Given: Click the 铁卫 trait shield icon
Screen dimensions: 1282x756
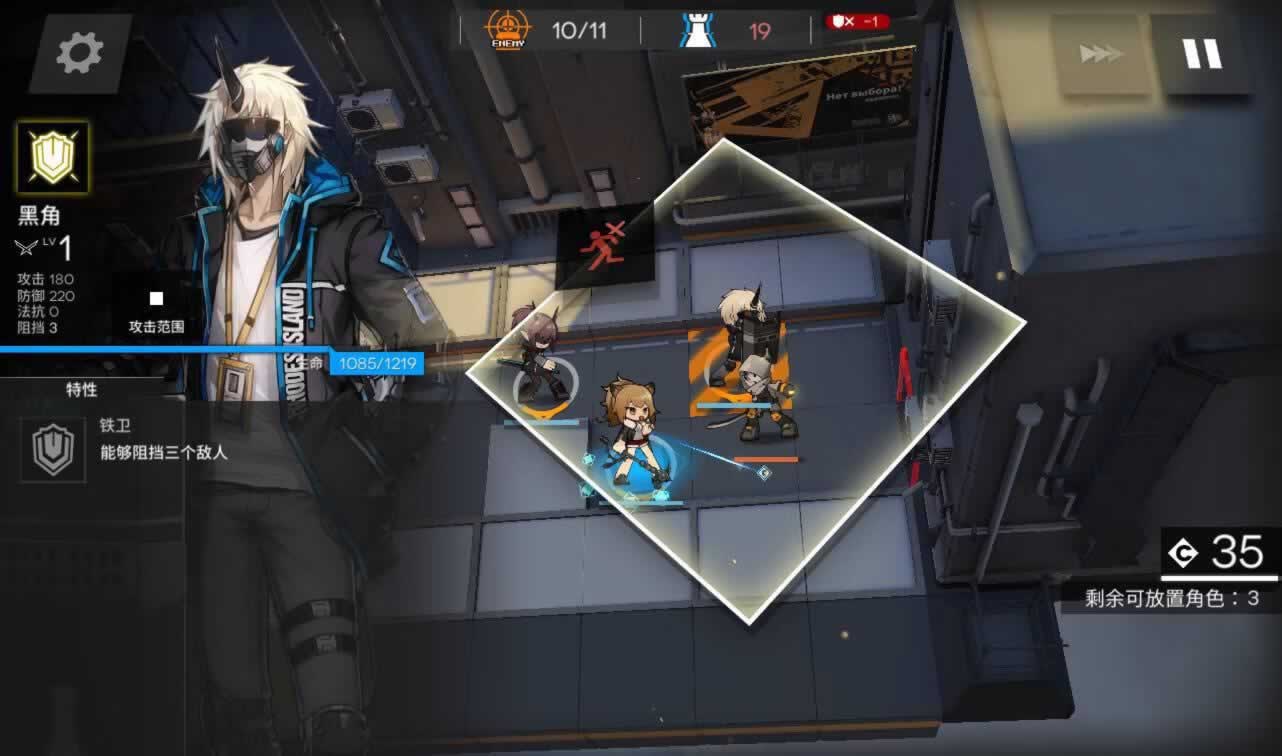Looking at the screenshot, I should coord(53,449).
